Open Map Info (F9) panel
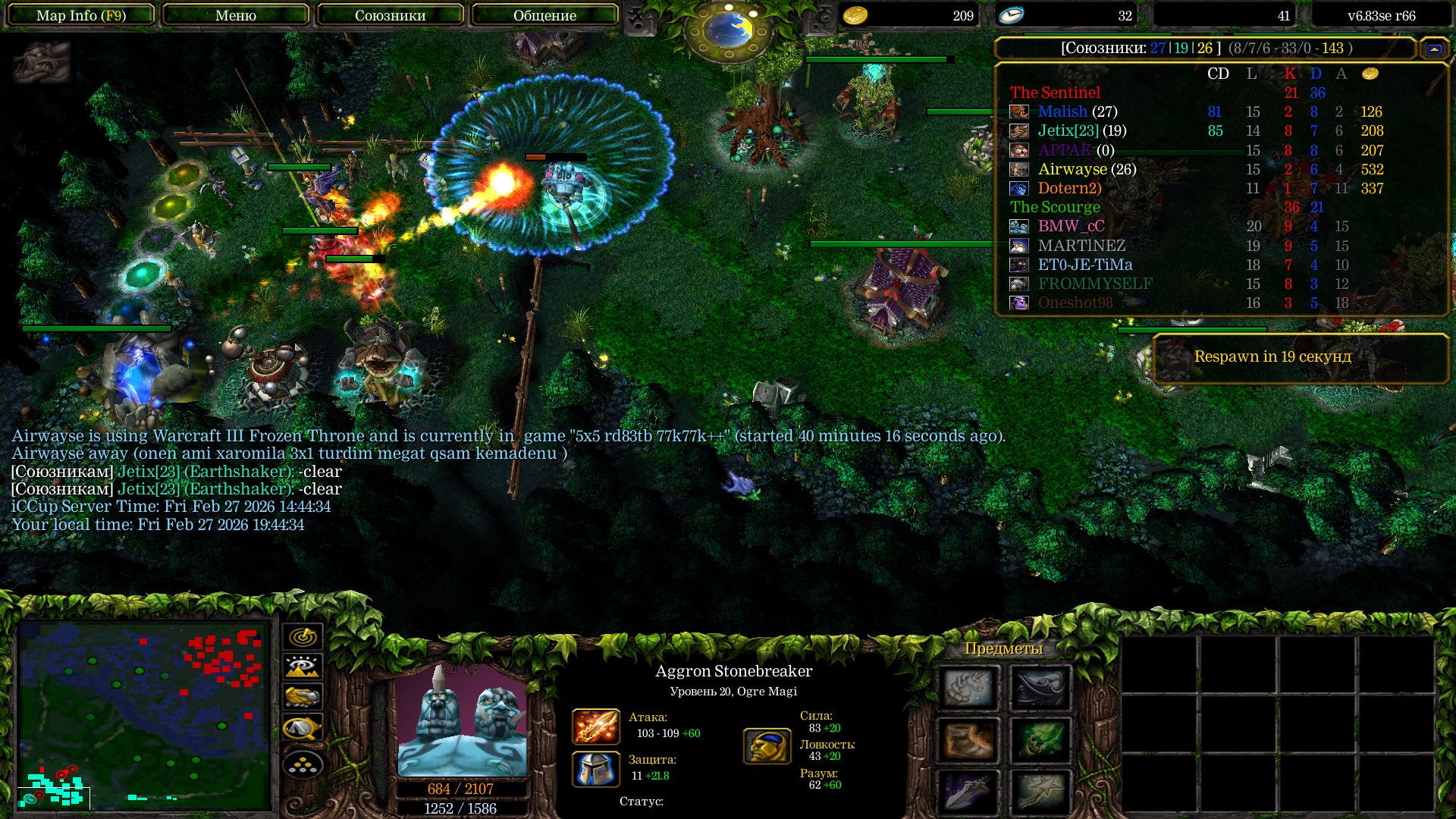 point(81,15)
